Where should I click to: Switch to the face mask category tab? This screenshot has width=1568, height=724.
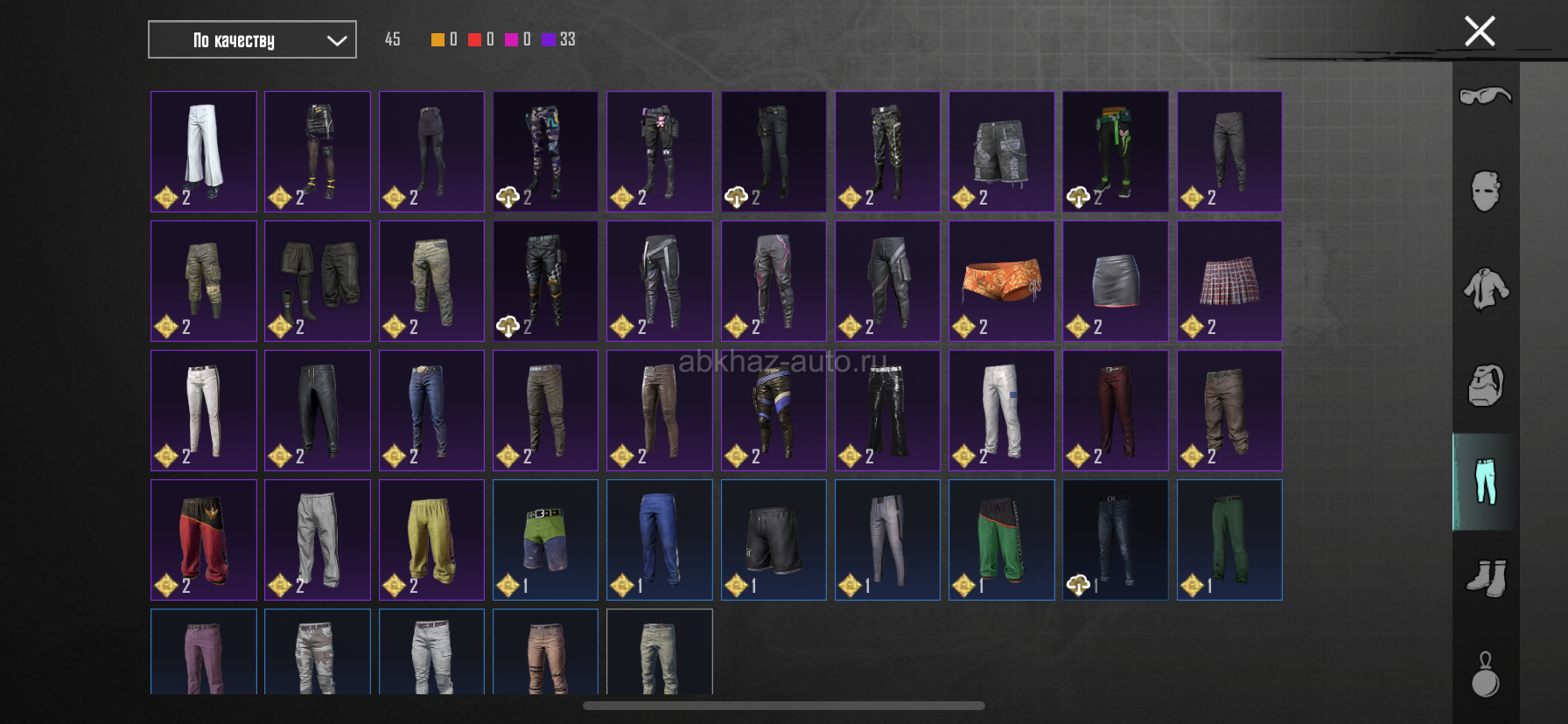click(x=1485, y=191)
